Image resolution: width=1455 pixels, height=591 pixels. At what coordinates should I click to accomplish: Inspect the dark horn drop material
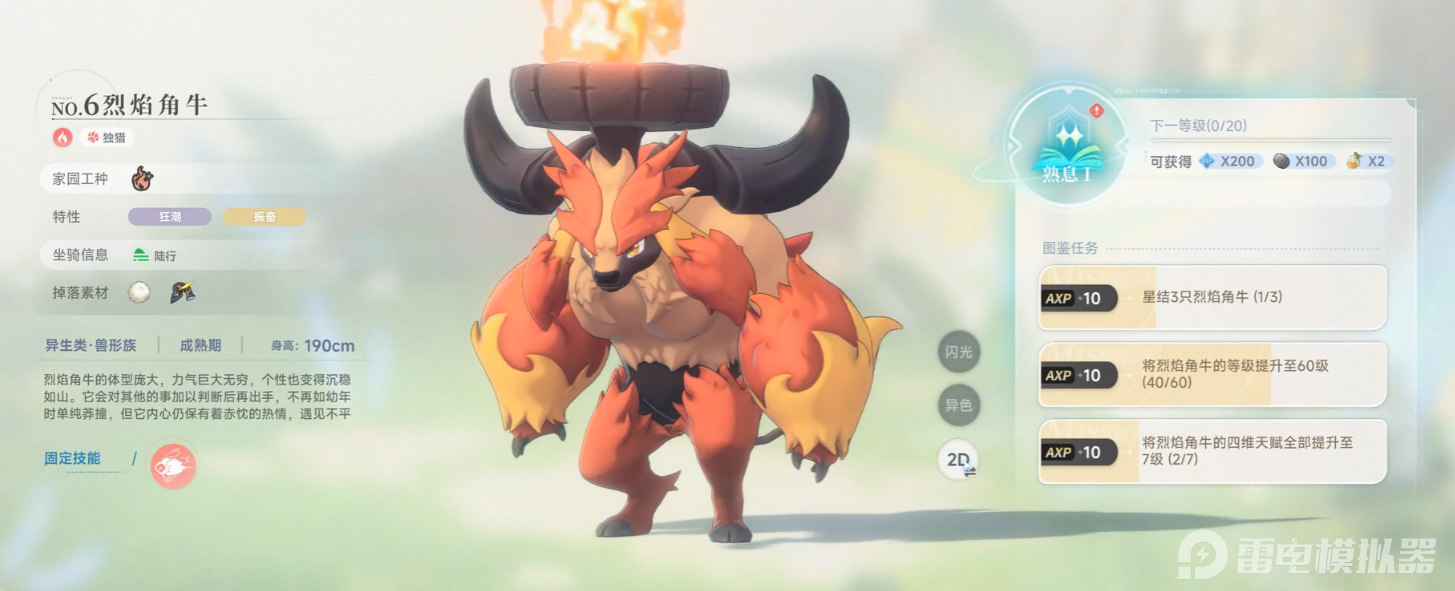pos(182,292)
